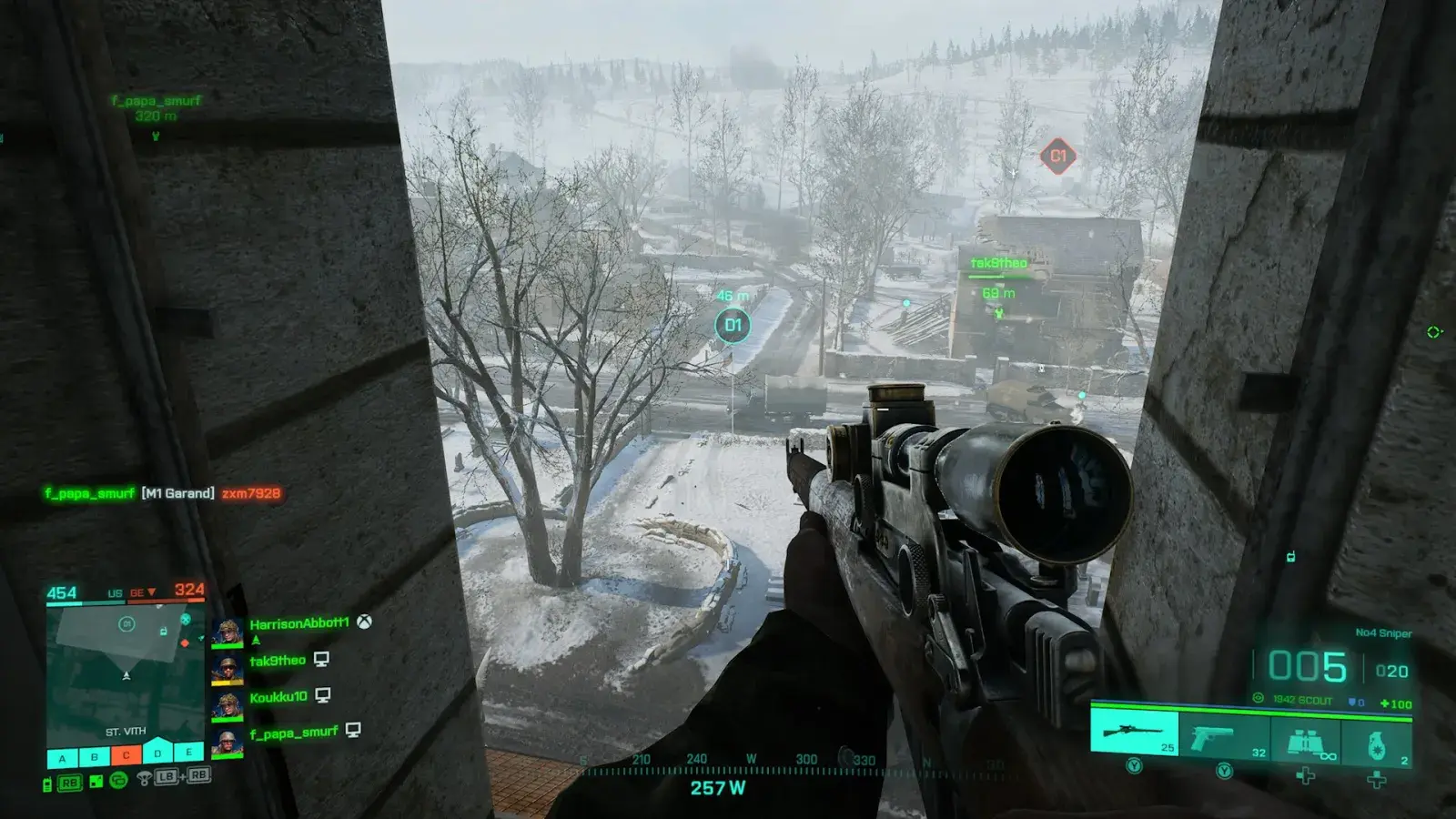Click the red C1 objective marker
The width and height of the screenshot is (1456, 819).
(1057, 157)
